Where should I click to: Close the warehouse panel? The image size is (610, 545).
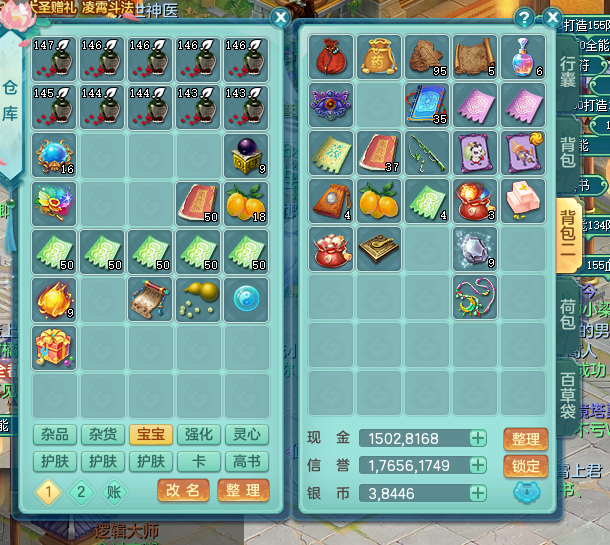281,17
